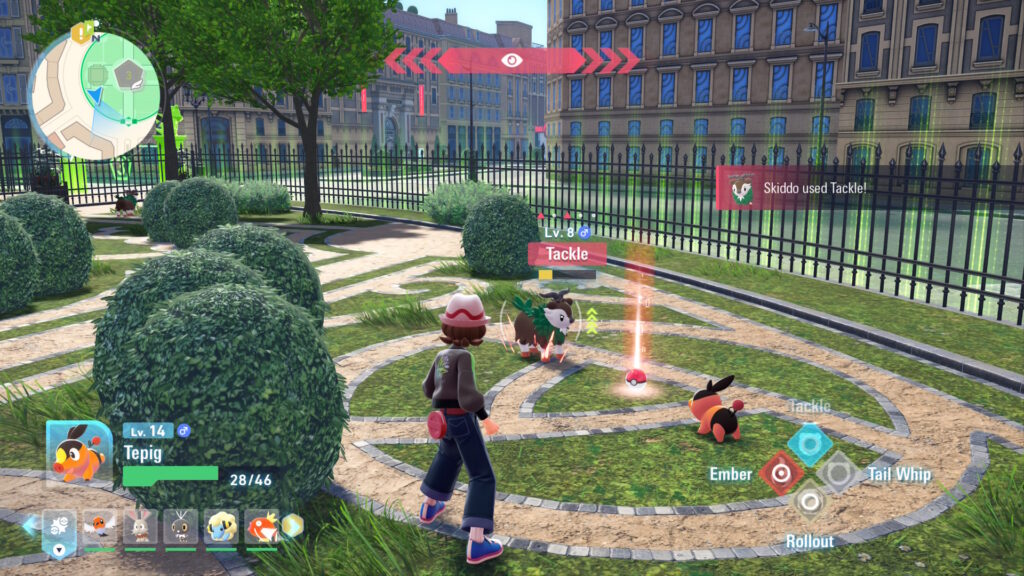Switch to Mareep in the party bar

click(x=222, y=526)
